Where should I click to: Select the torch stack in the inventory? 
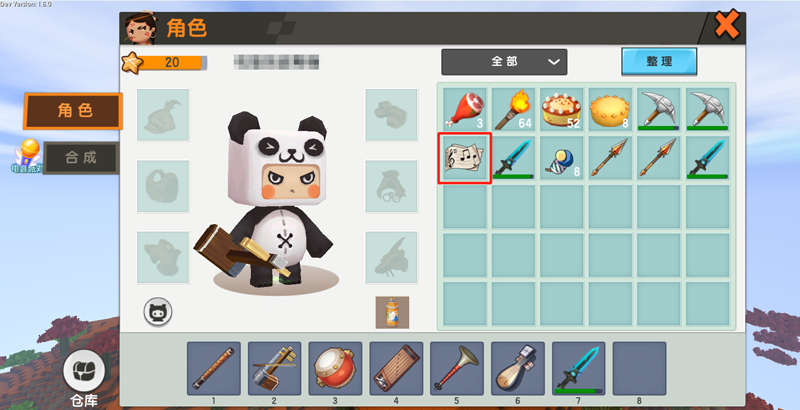coord(514,109)
